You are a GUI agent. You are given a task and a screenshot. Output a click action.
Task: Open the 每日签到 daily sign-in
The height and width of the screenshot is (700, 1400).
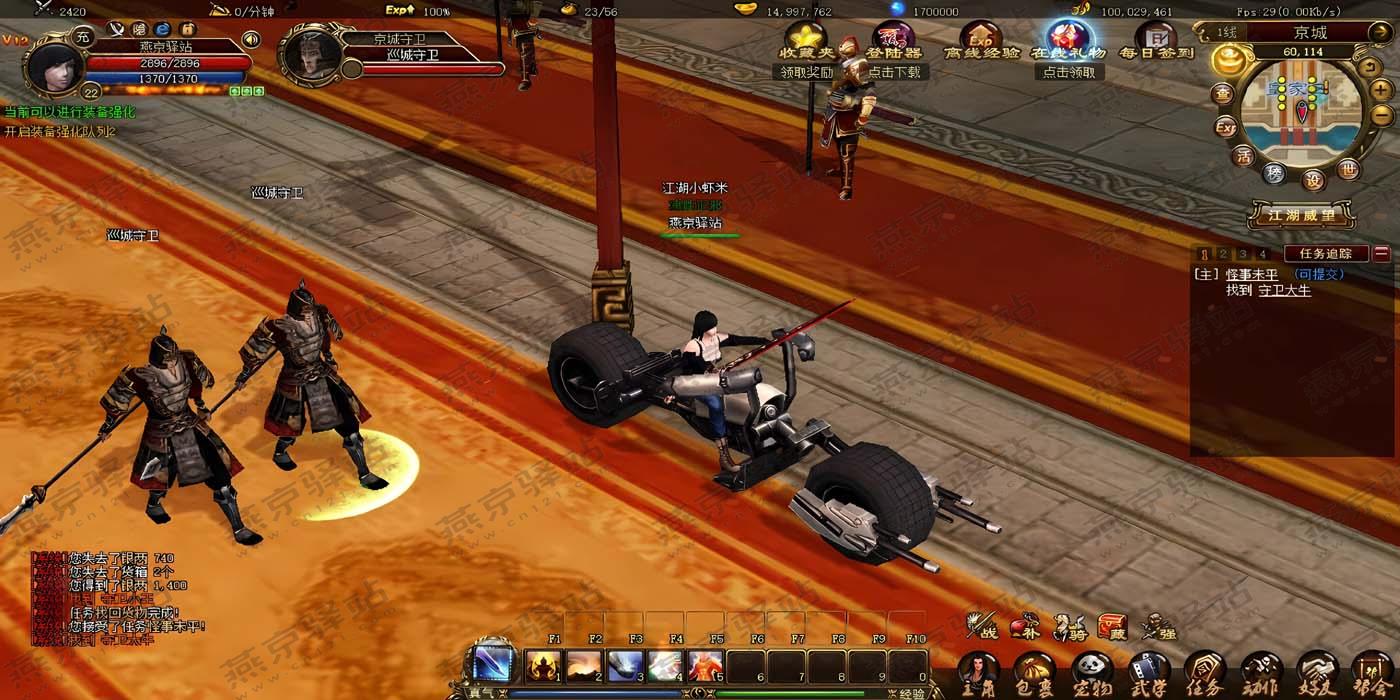[1156, 44]
